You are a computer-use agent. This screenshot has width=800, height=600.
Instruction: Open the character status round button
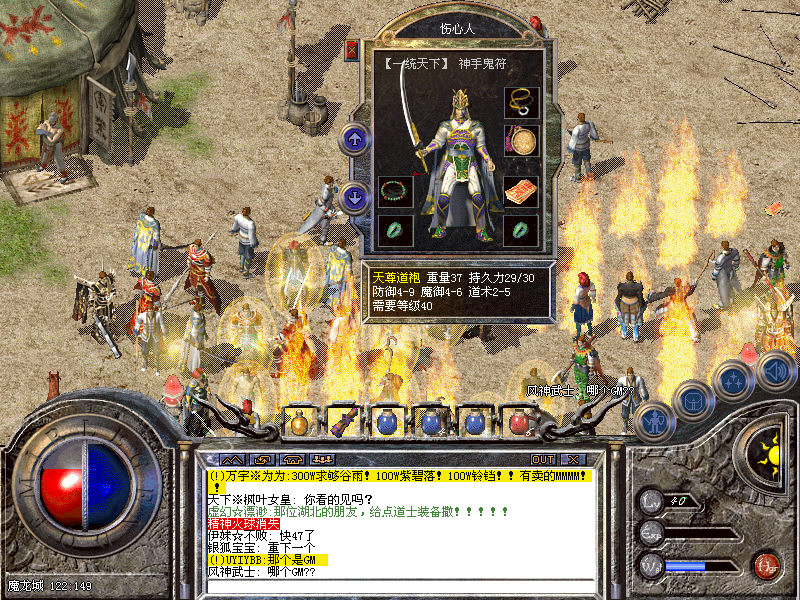[x=653, y=422]
